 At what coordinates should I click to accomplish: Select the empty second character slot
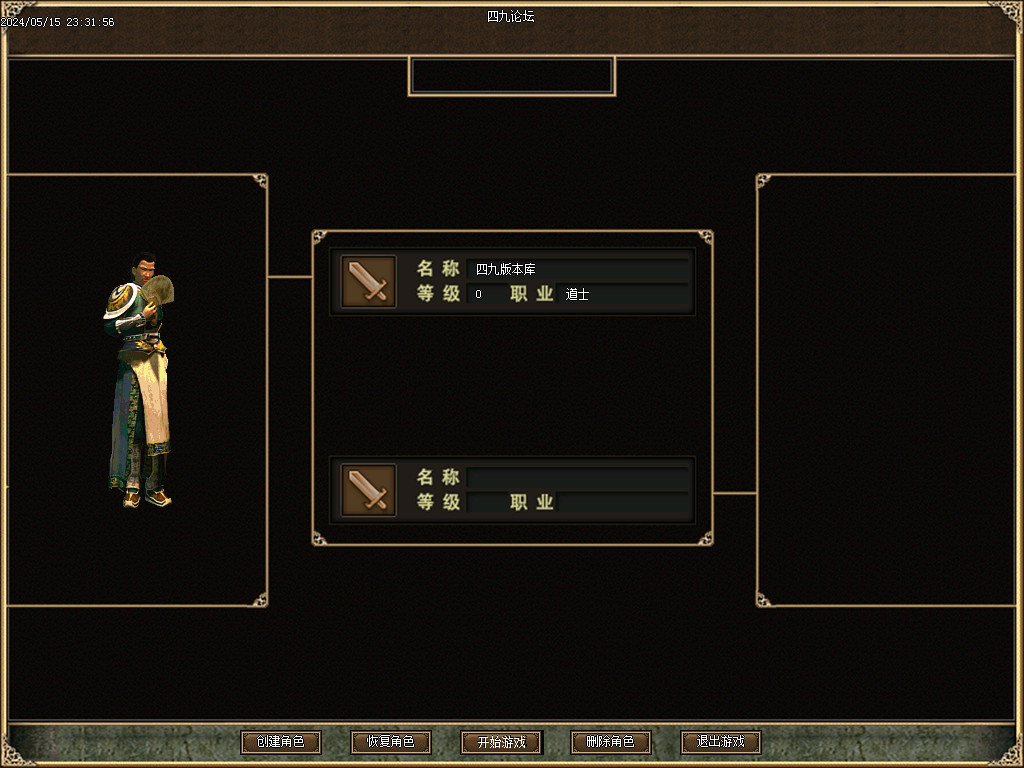(512, 489)
